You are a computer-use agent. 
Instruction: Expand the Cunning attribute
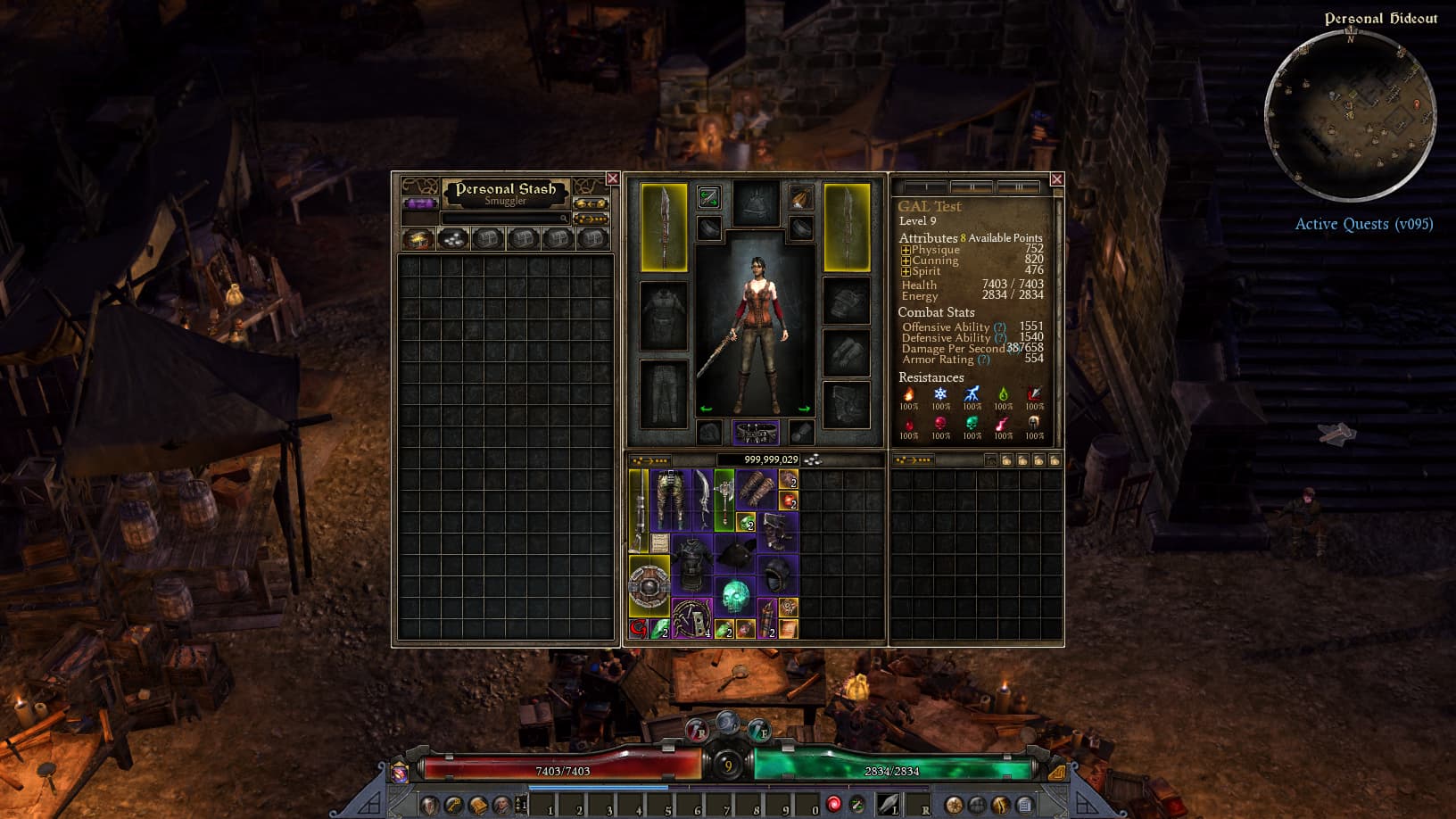[906, 261]
